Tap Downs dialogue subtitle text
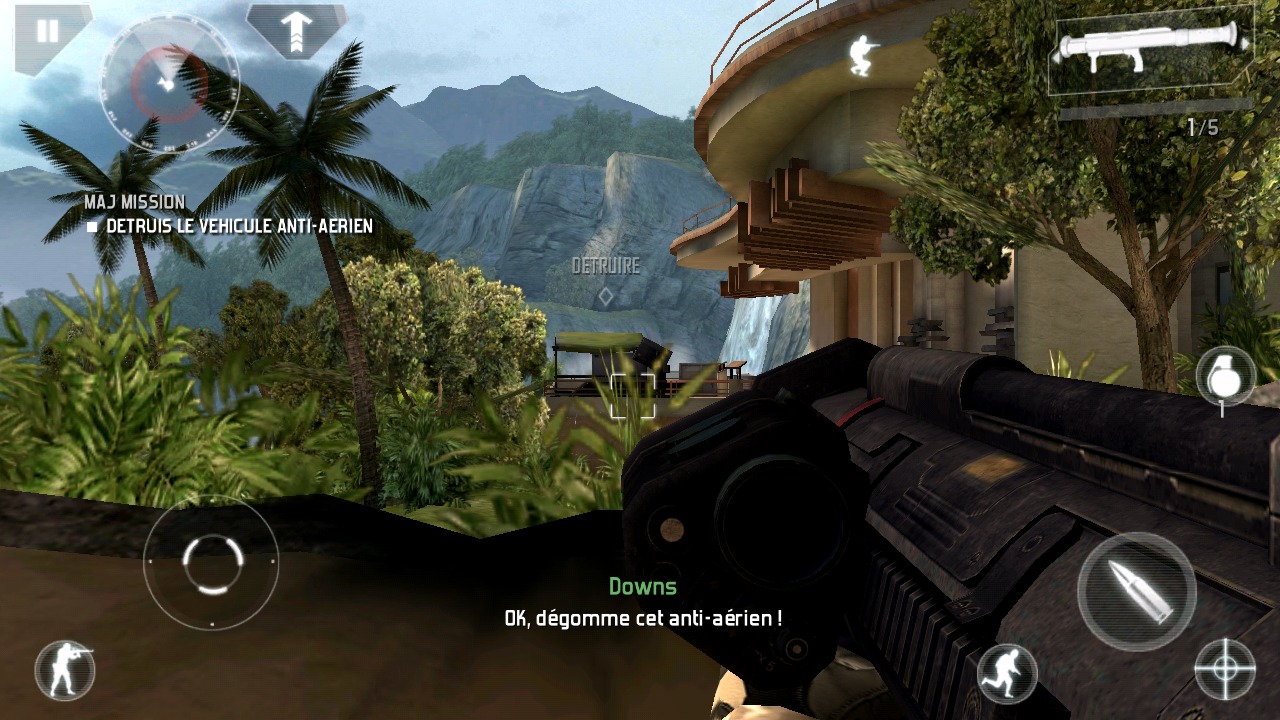 pyautogui.click(x=644, y=585)
